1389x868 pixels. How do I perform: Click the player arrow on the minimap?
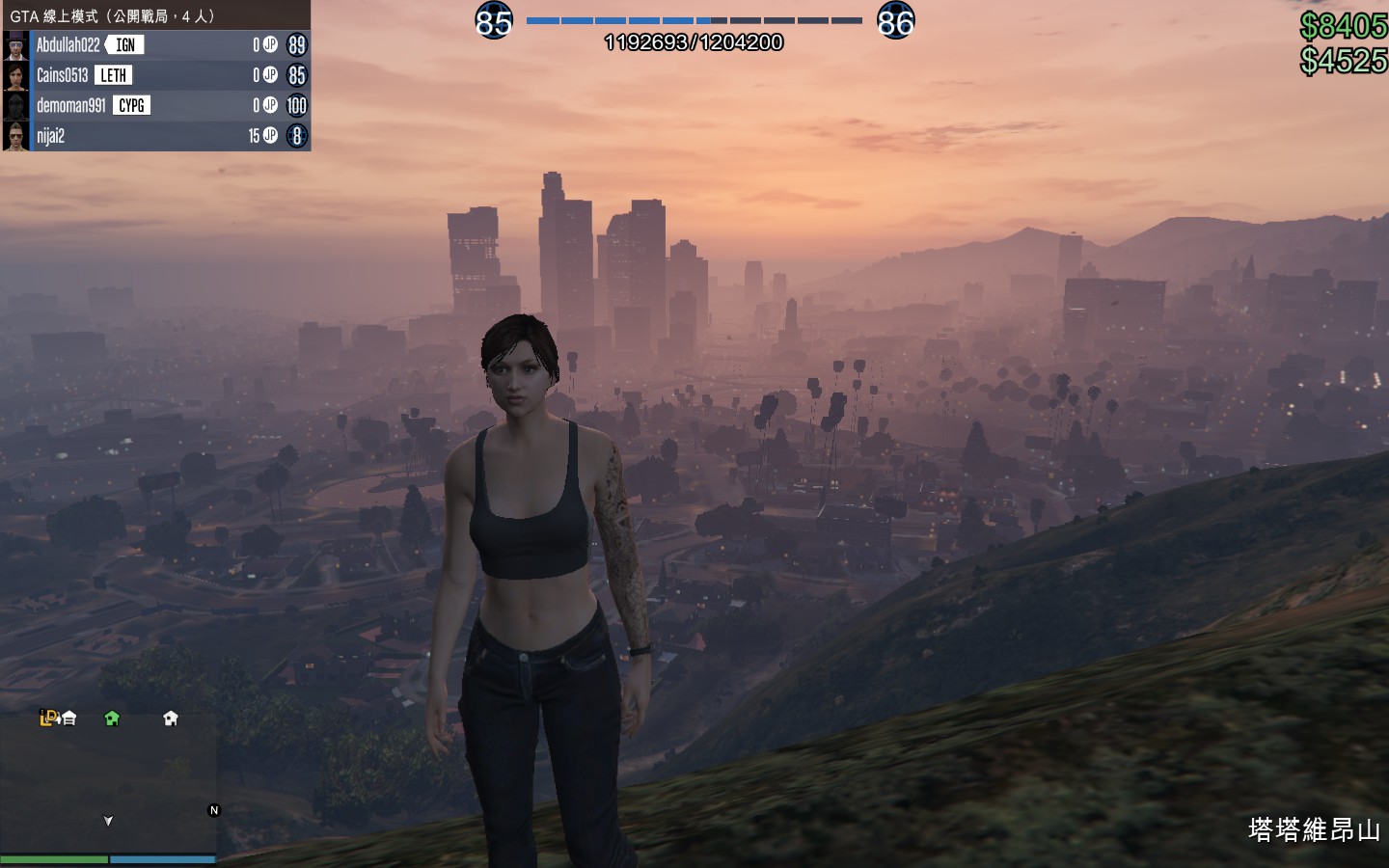(x=108, y=821)
